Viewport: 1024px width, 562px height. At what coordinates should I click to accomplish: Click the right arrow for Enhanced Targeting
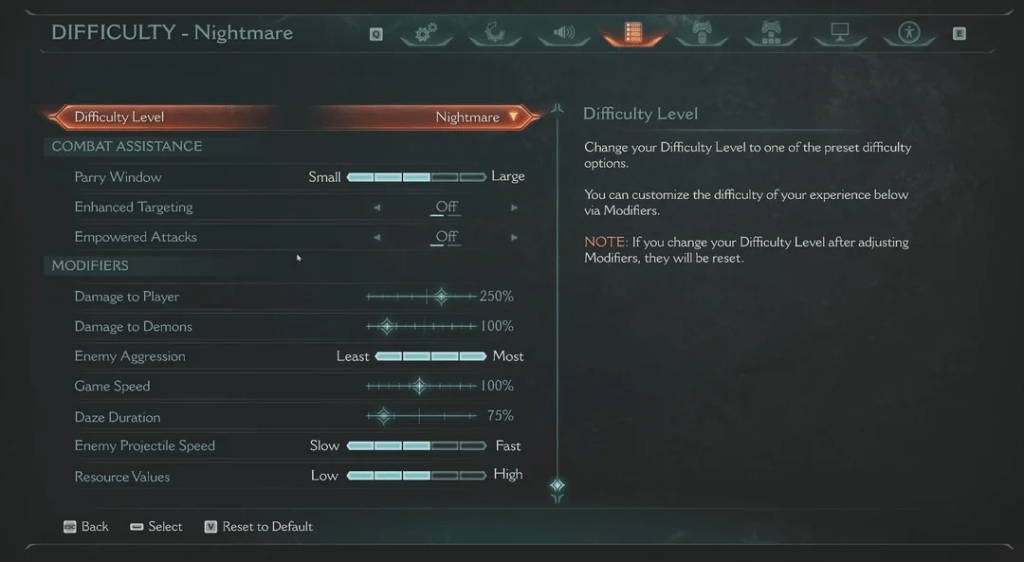[x=515, y=208]
